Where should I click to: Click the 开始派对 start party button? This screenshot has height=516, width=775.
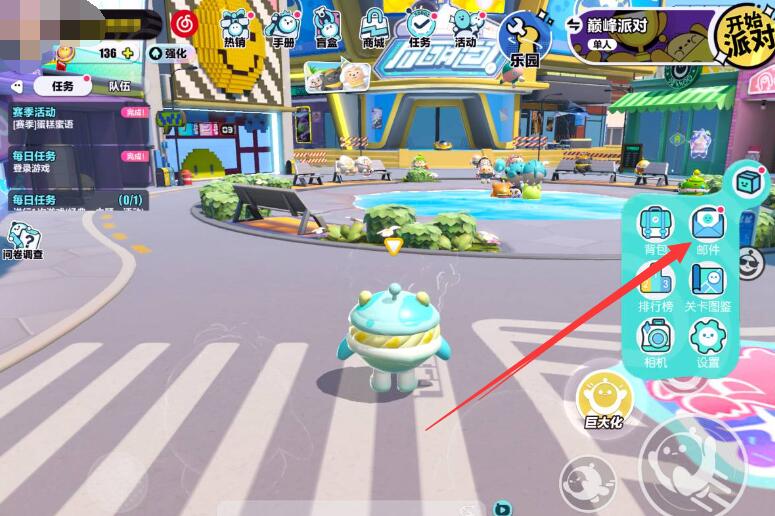pyautogui.click(x=743, y=36)
